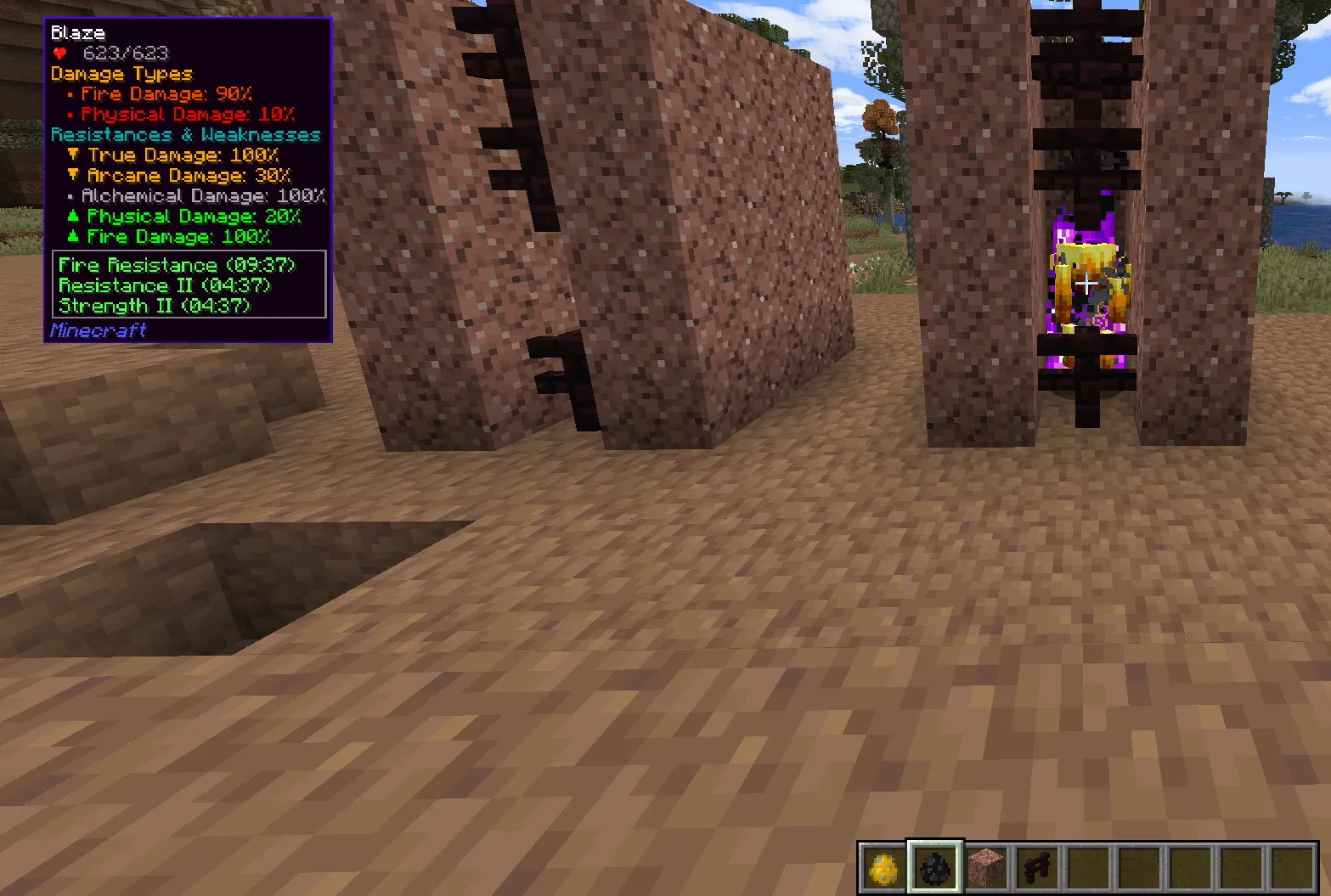Expand the Resistances & Weaknesses section
Image resolution: width=1331 pixels, height=896 pixels.
pos(186,134)
